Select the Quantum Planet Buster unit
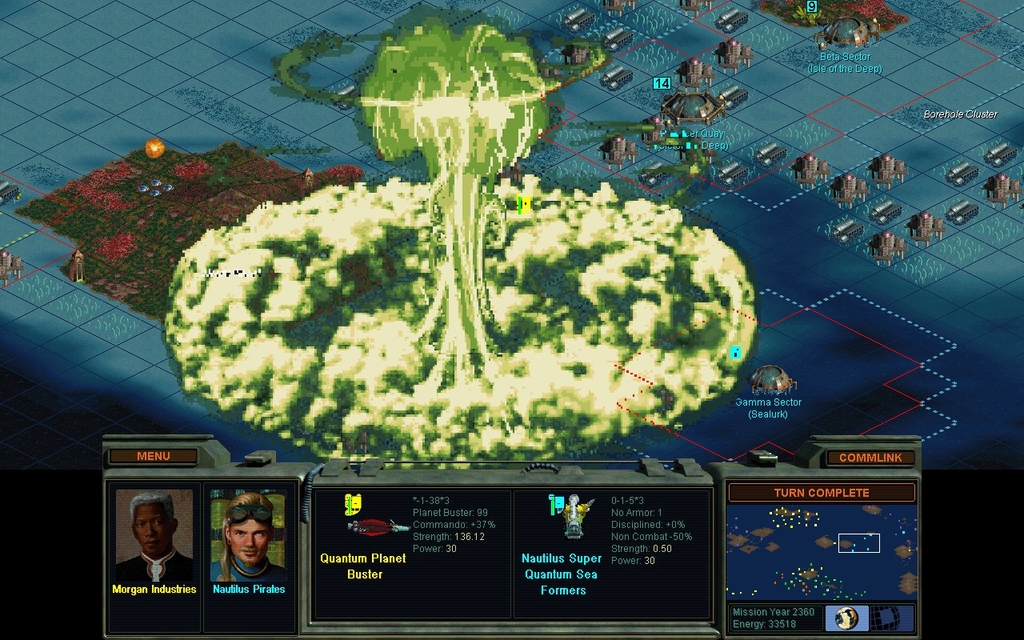The width and height of the screenshot is (1024, 640). click(375, 524)
